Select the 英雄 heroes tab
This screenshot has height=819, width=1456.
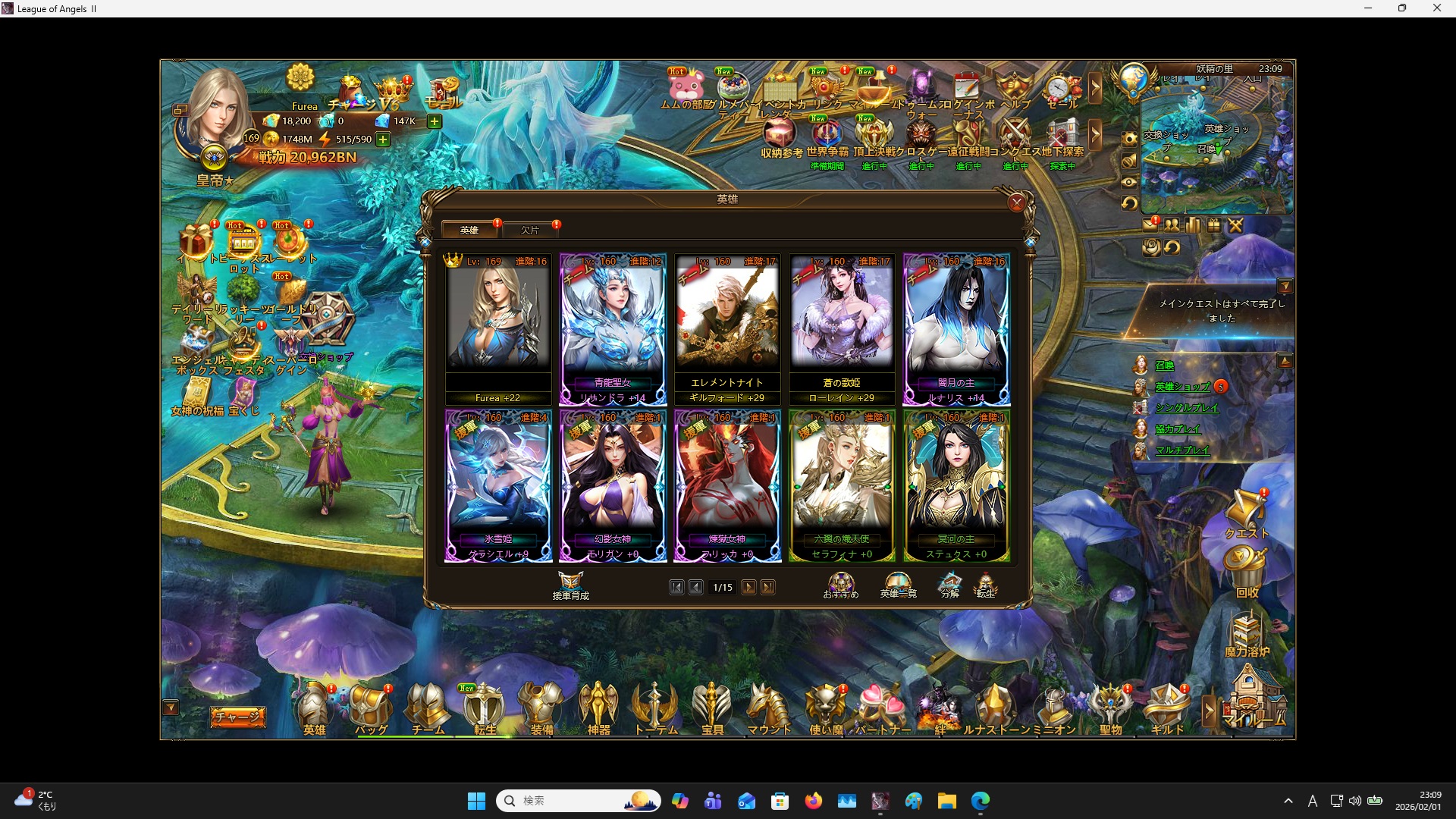click(469, 230)
